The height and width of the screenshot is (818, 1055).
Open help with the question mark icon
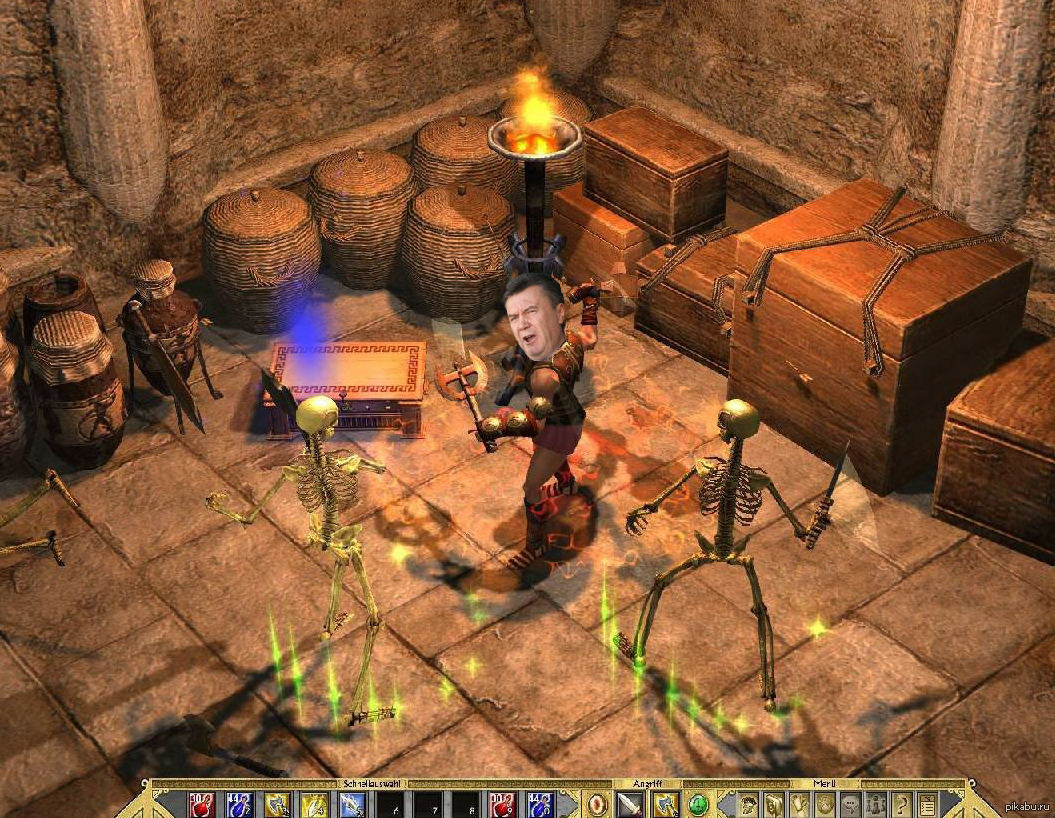[x=902, y=804]
